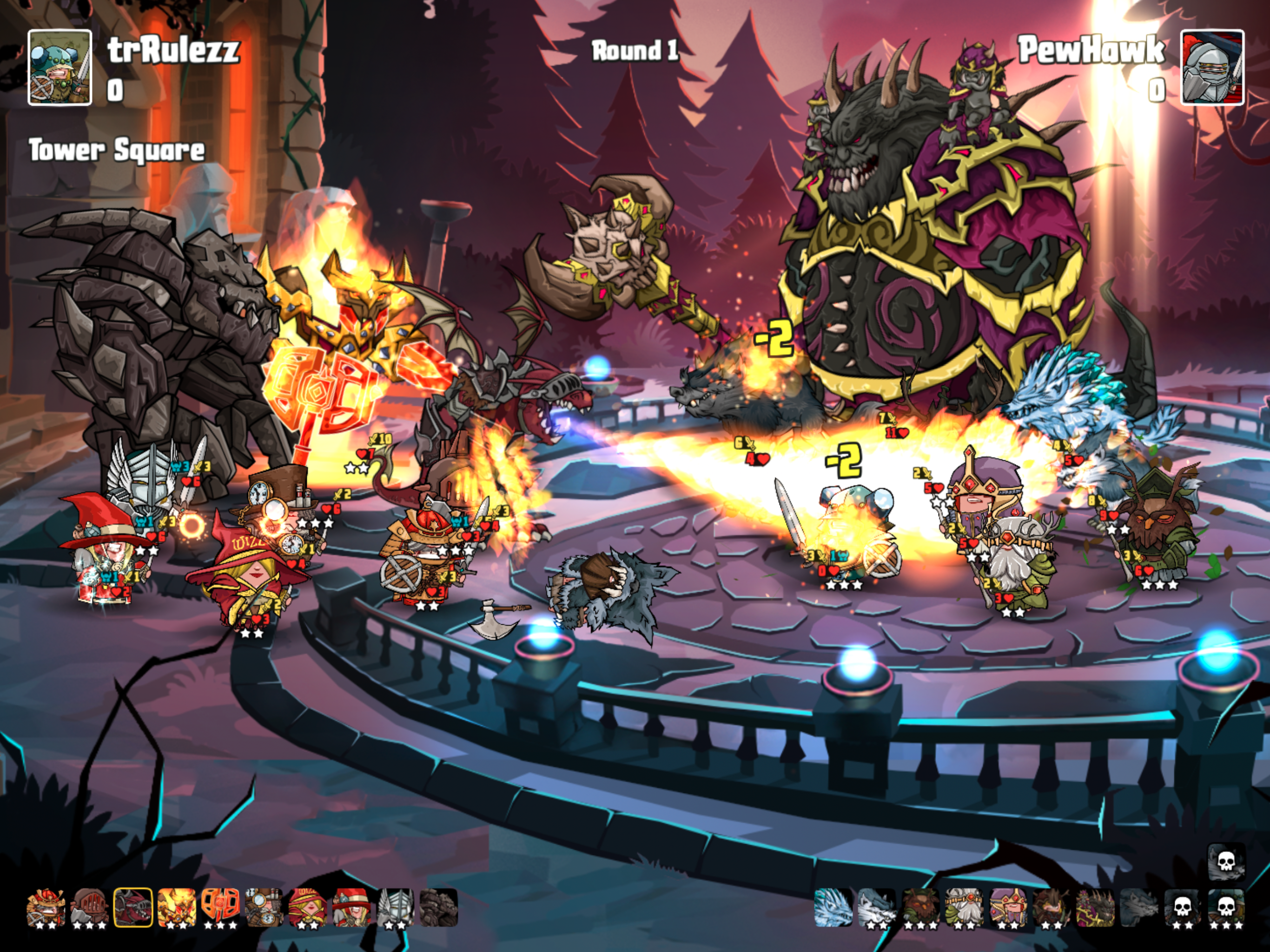Viewport: 1270px width, 952px height.
Task: Select the stone golem portrait
Action: [438, 907]
